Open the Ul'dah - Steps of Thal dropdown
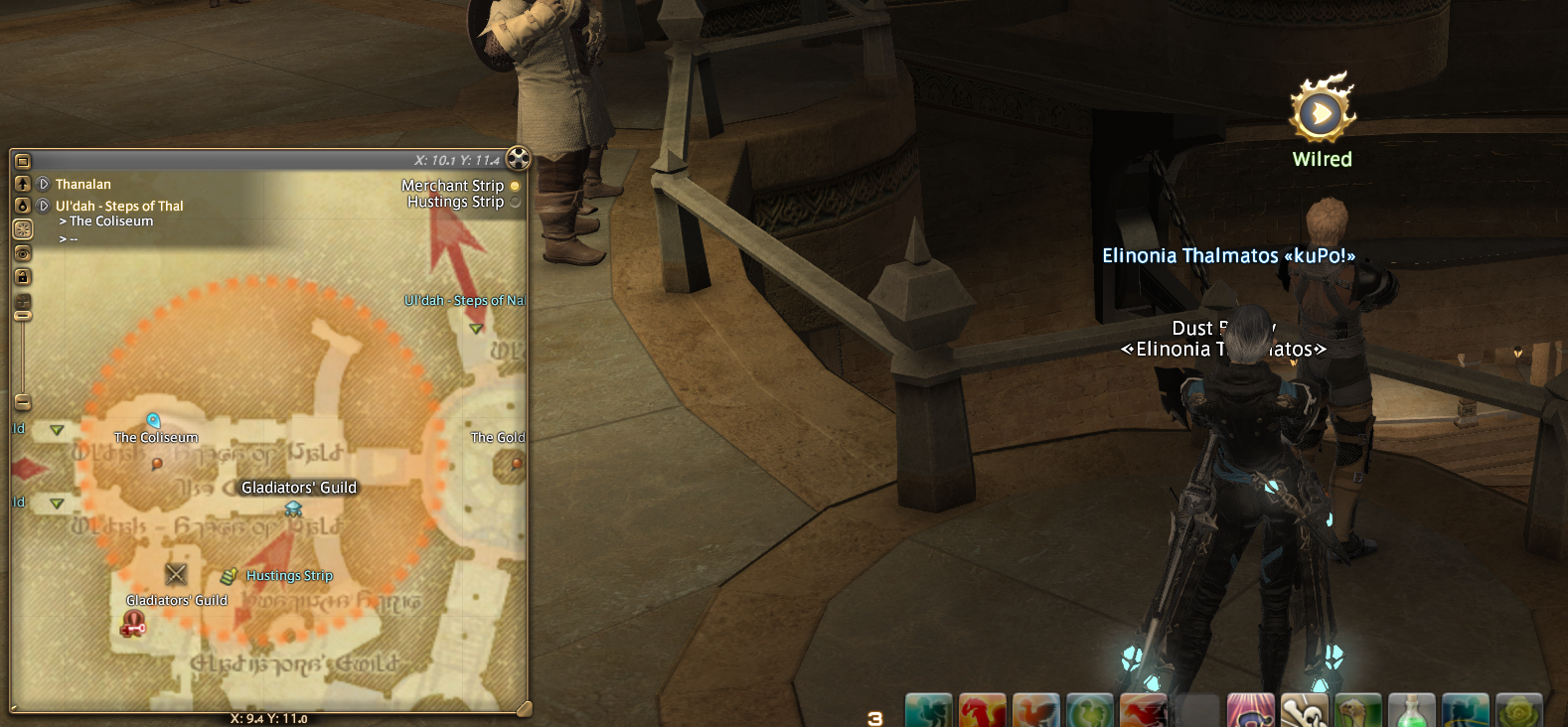This screenshot has height=727, width=1568. tap(44, 206)
